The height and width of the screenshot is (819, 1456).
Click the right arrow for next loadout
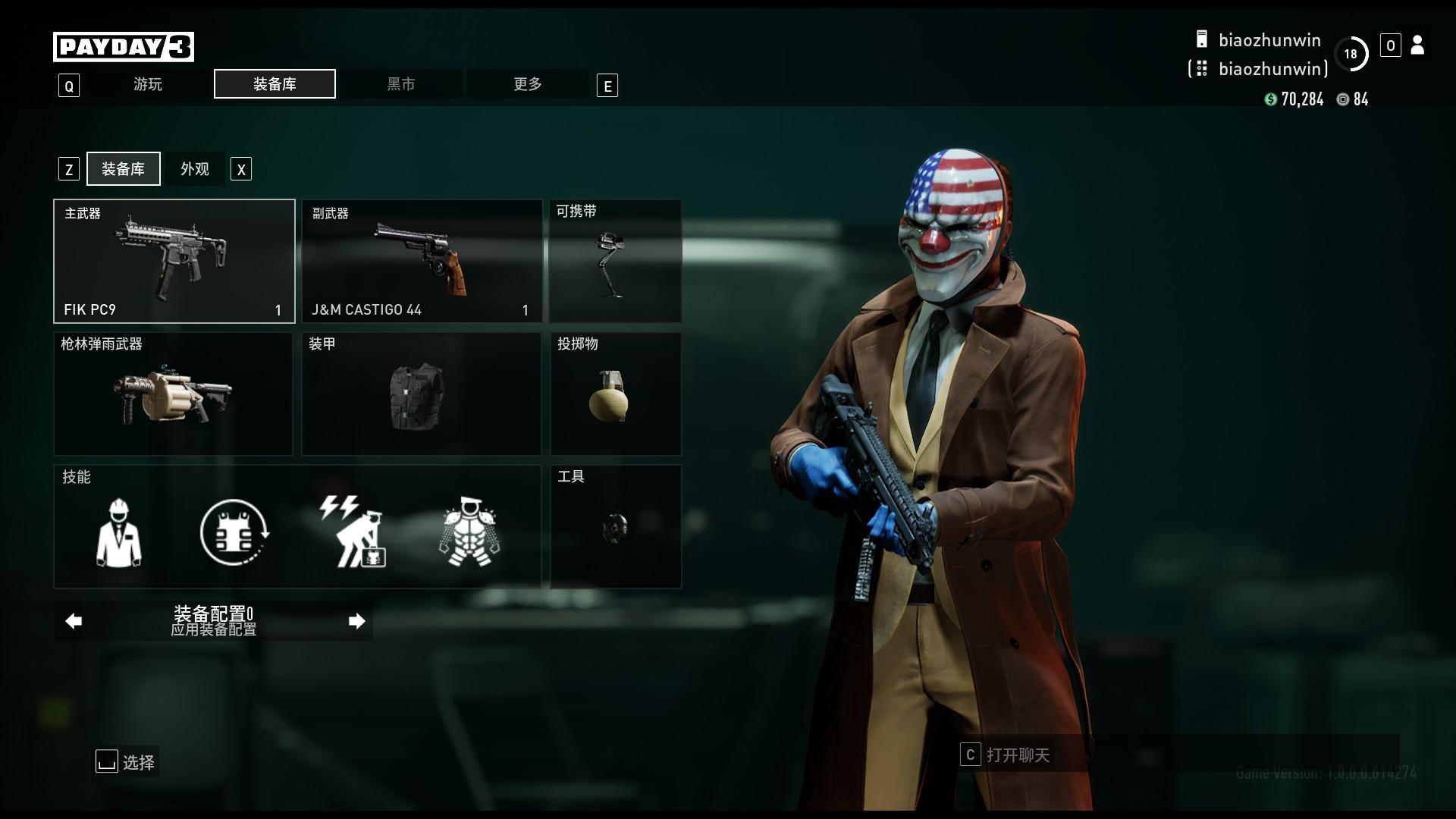pos(356,621)
